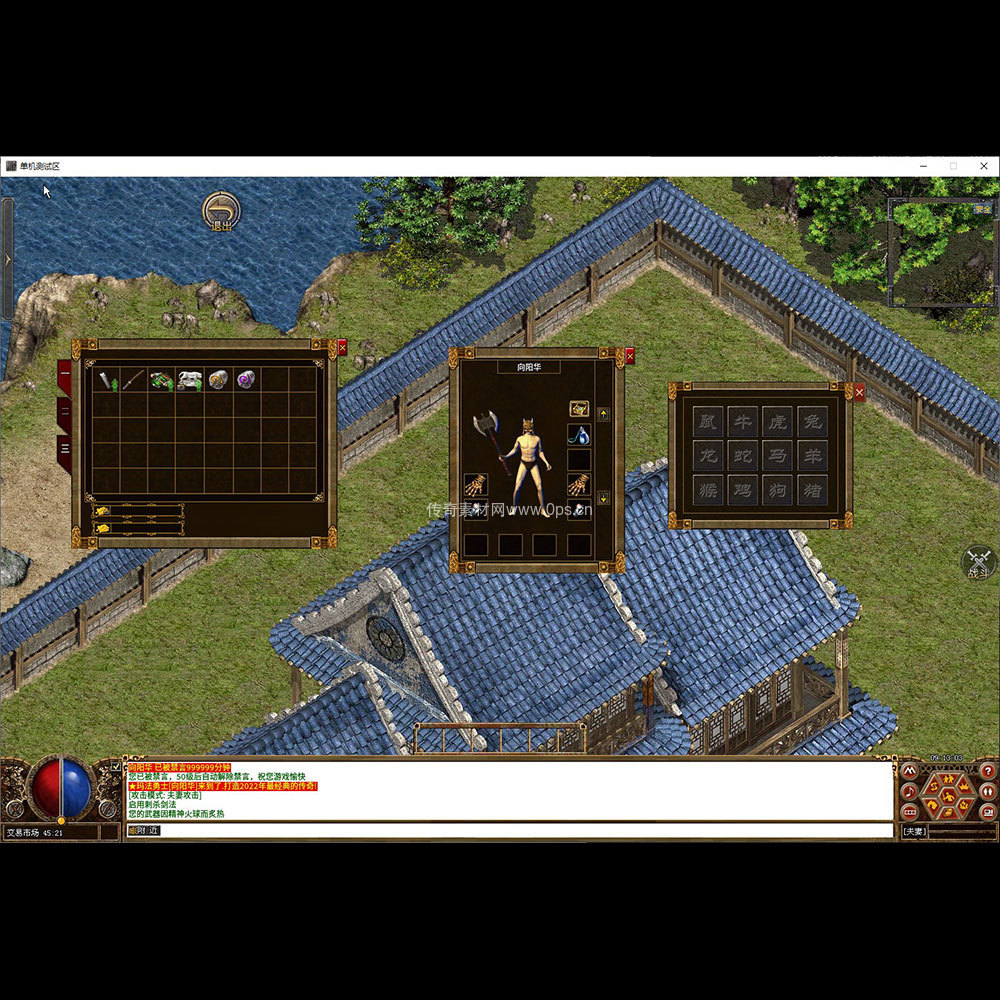Viewport: 1000px width, 1000px height.
Task: Close the game window
Action: (984, 166)
